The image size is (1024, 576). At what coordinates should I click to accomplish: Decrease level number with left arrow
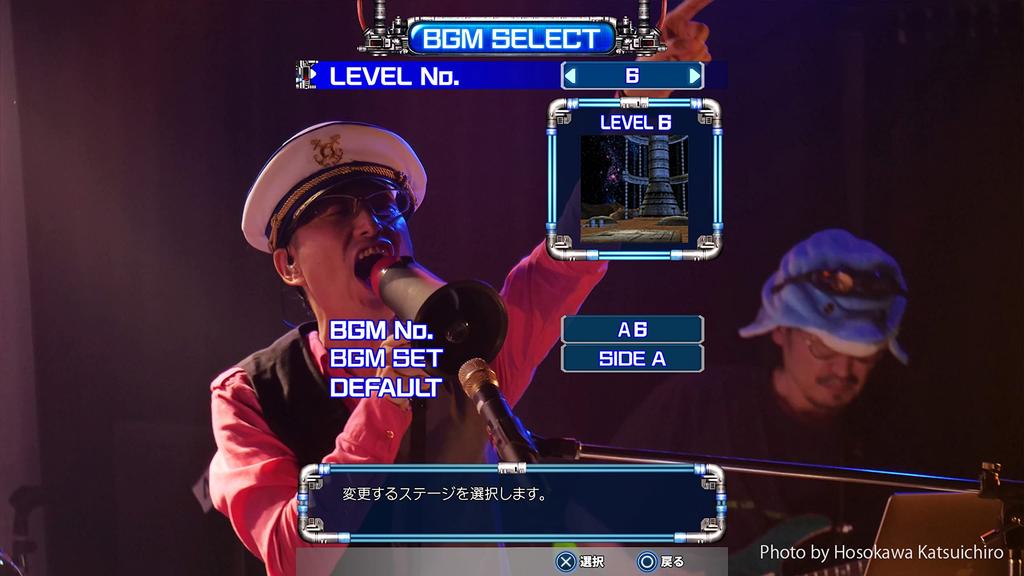(x=570, y=76)
